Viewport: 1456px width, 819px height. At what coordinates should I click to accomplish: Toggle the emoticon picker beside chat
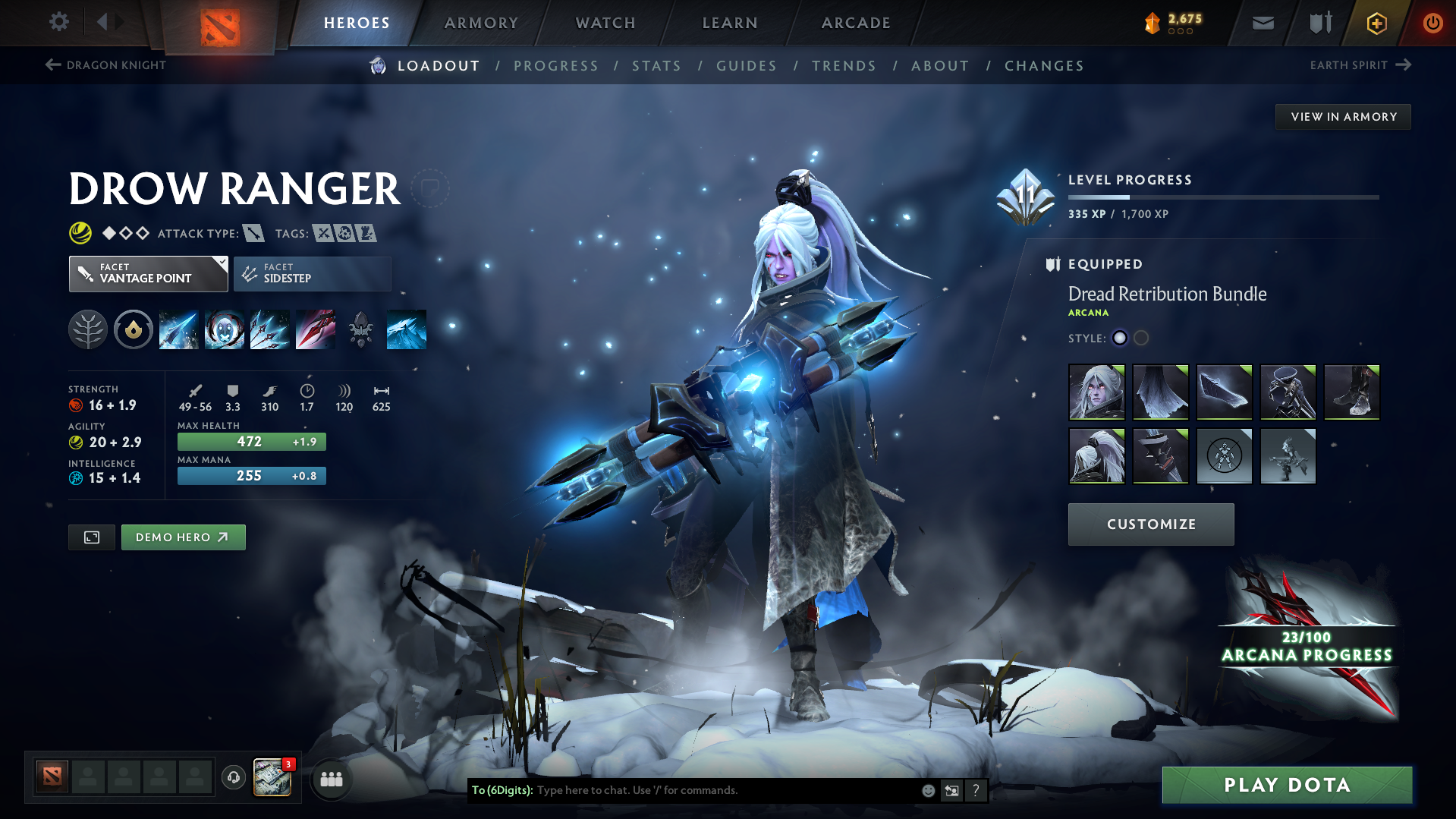(x=927, y=790)
